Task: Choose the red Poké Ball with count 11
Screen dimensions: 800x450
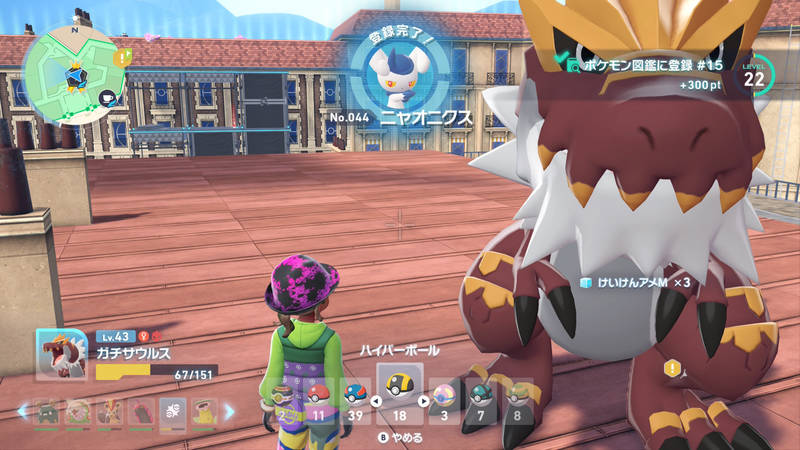Action: pos(318,398)
